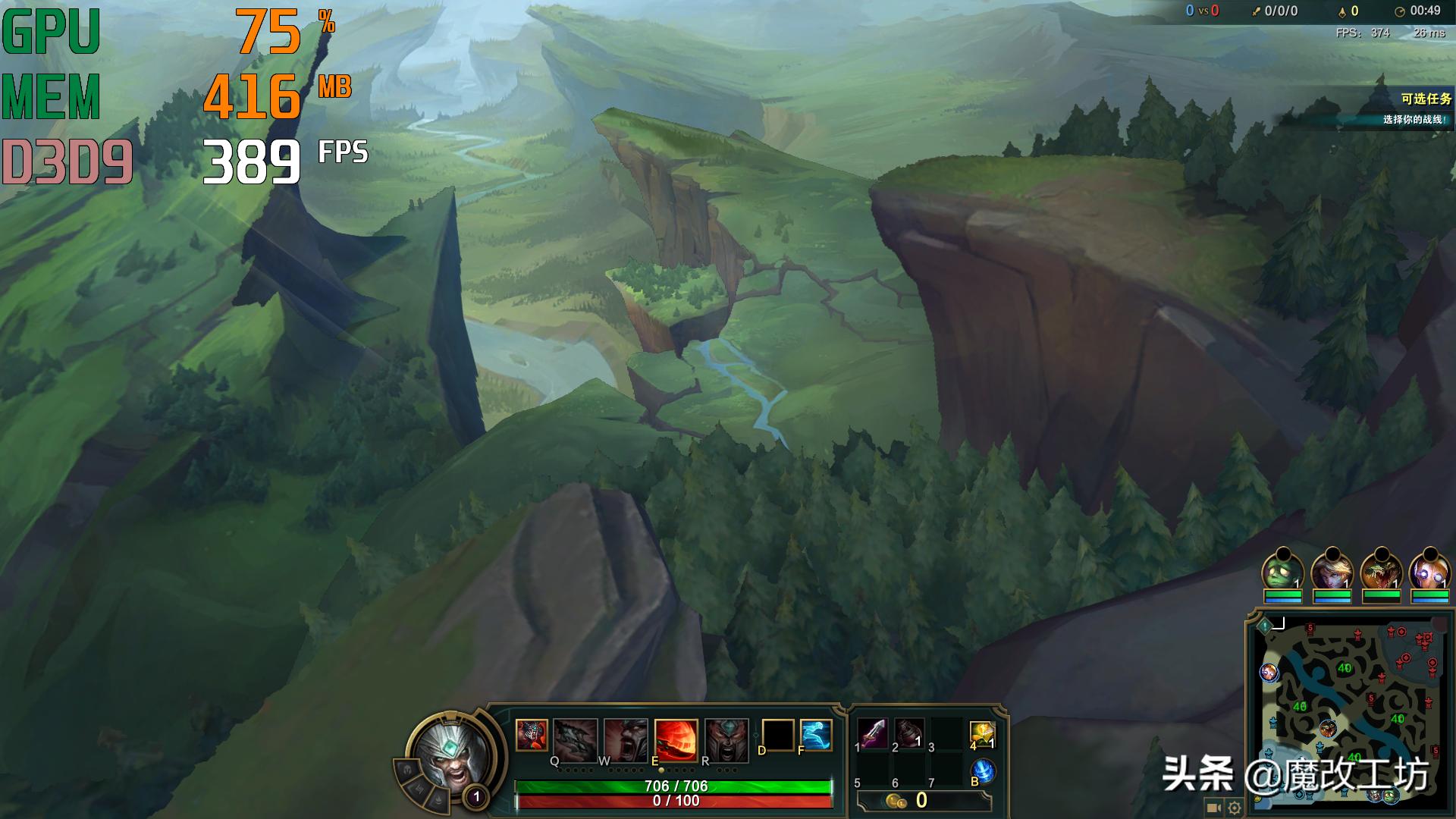The image size is (1456, 819).
Task: Activate the Q ability icon
Action: [575, 739]
